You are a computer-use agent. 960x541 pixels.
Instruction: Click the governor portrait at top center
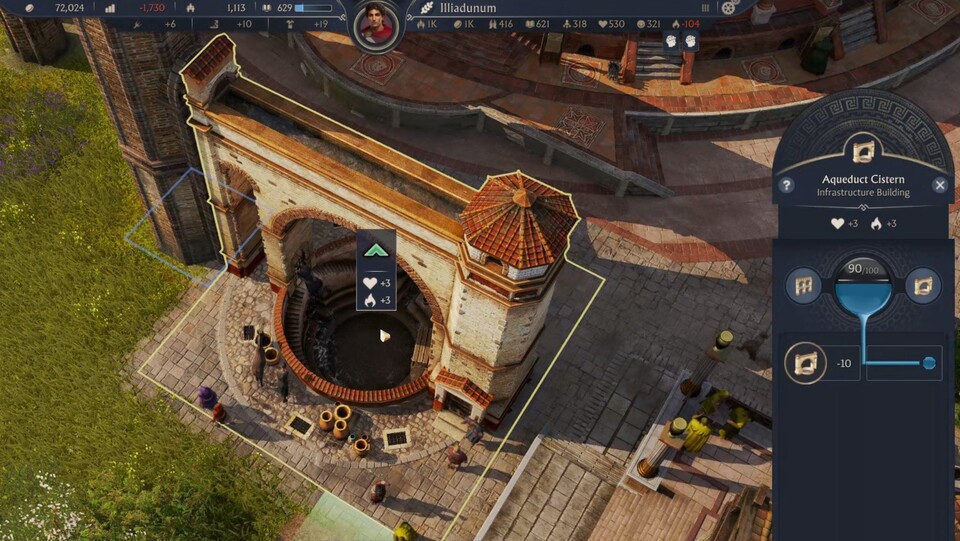click(376, 24)
